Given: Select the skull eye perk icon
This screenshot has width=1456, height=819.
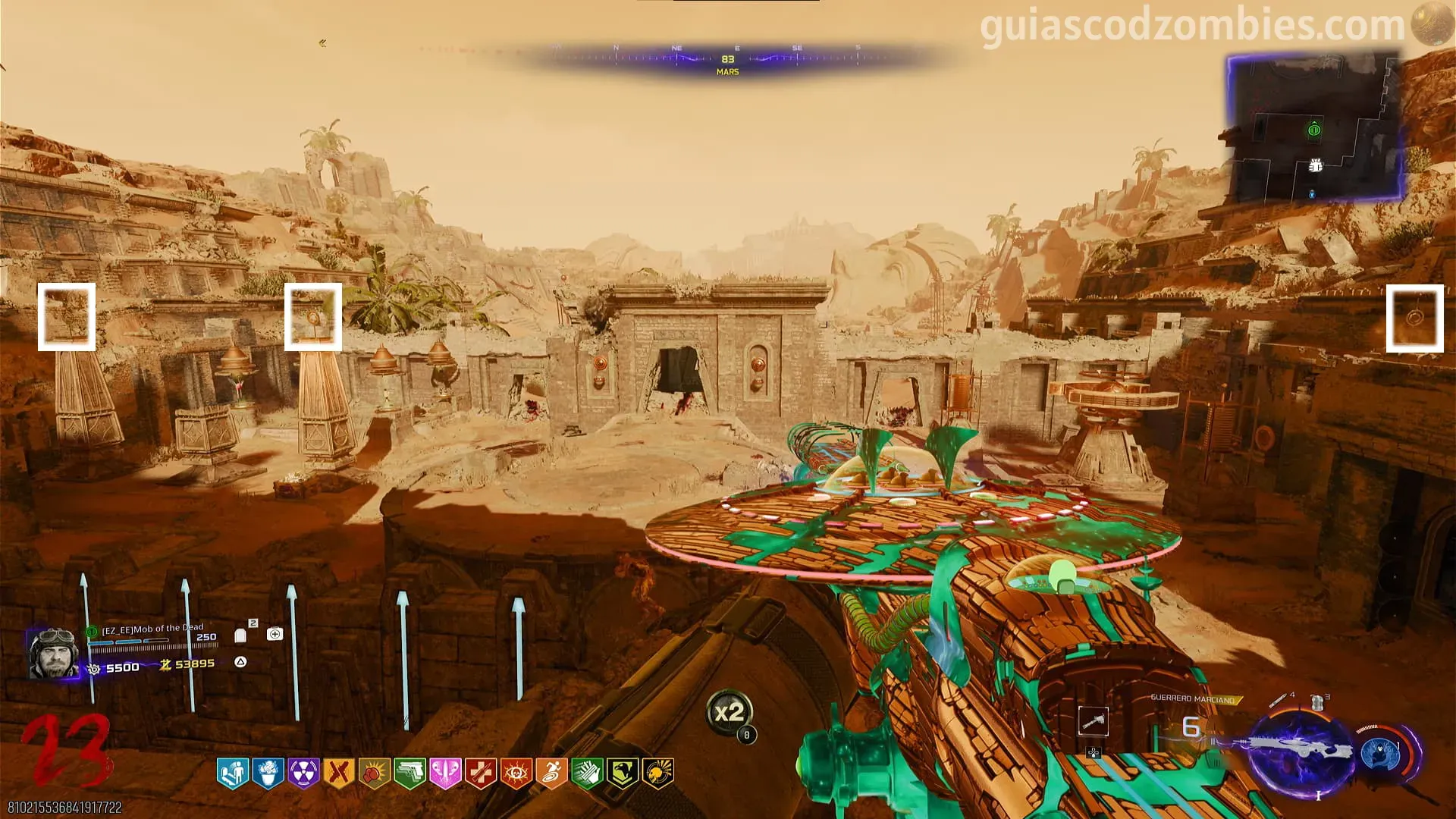Looking at the screenshot, I should click(x=516, y=773).
